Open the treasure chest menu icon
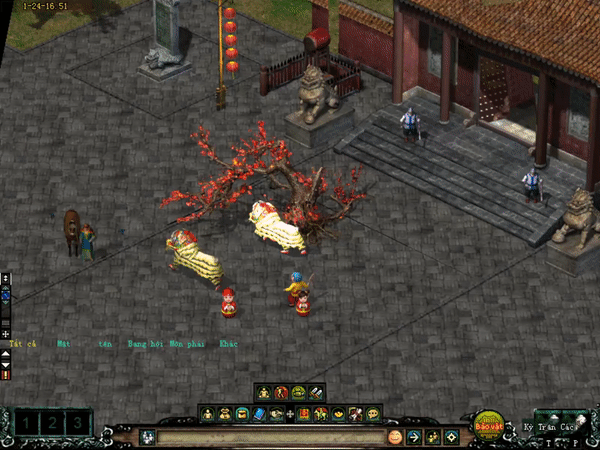Screen dimensions: 600x450 click(241, 414)
